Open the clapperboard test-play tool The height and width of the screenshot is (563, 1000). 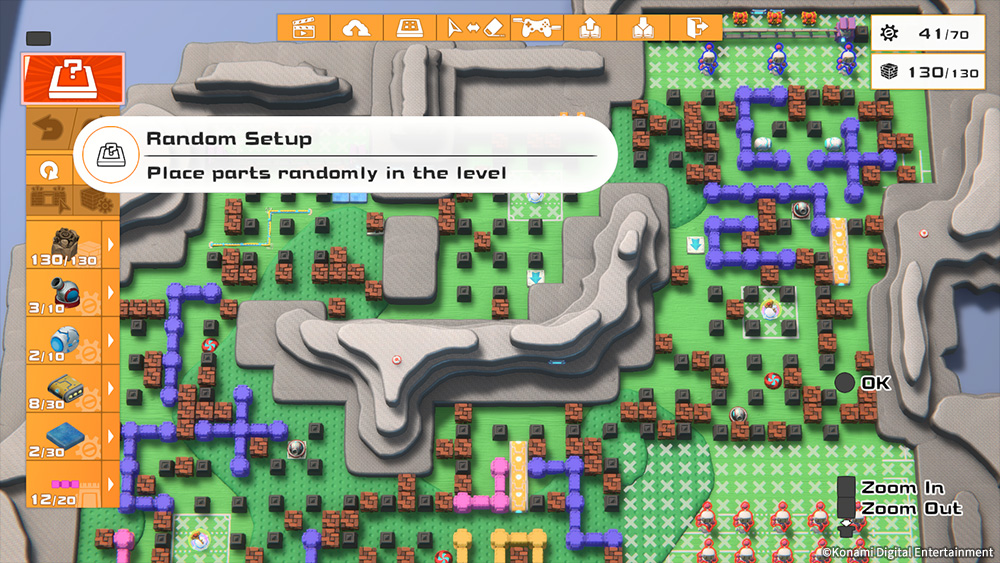pos(303,27)
